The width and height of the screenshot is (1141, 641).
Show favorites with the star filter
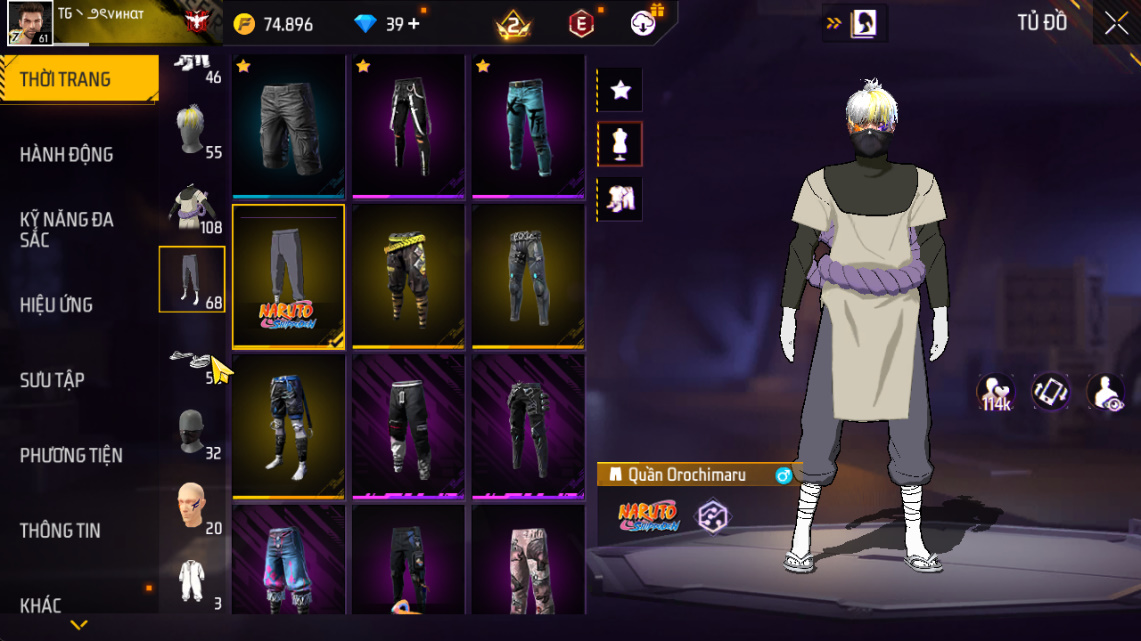coord(620,91)
